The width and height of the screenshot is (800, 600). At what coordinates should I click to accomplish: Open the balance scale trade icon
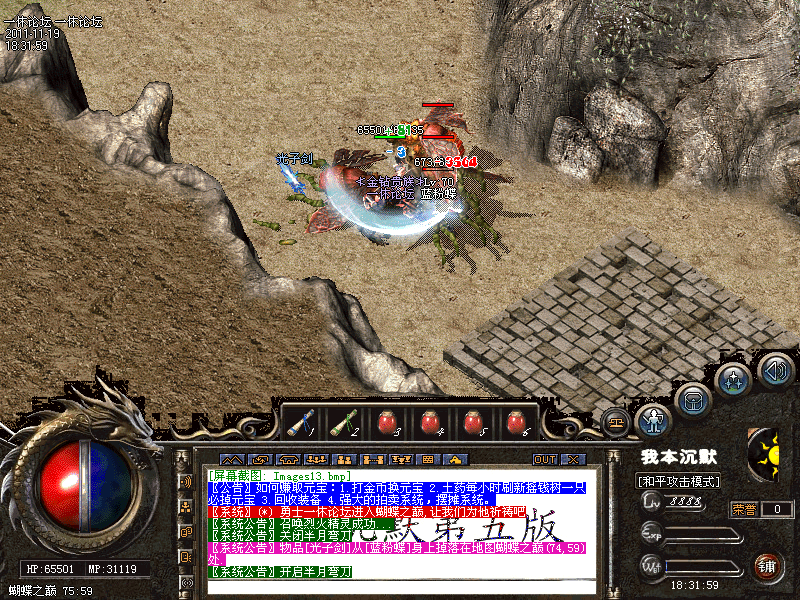point(616,422)
